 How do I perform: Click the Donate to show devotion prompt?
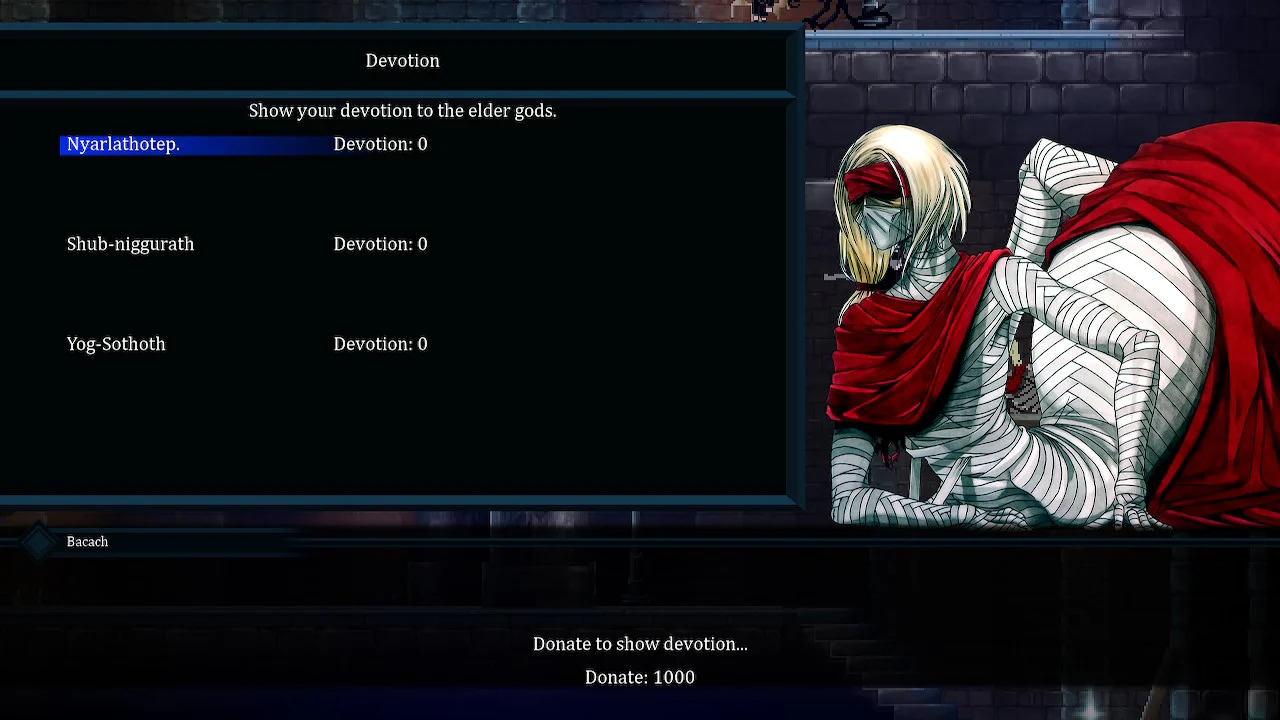coord(639,644)
